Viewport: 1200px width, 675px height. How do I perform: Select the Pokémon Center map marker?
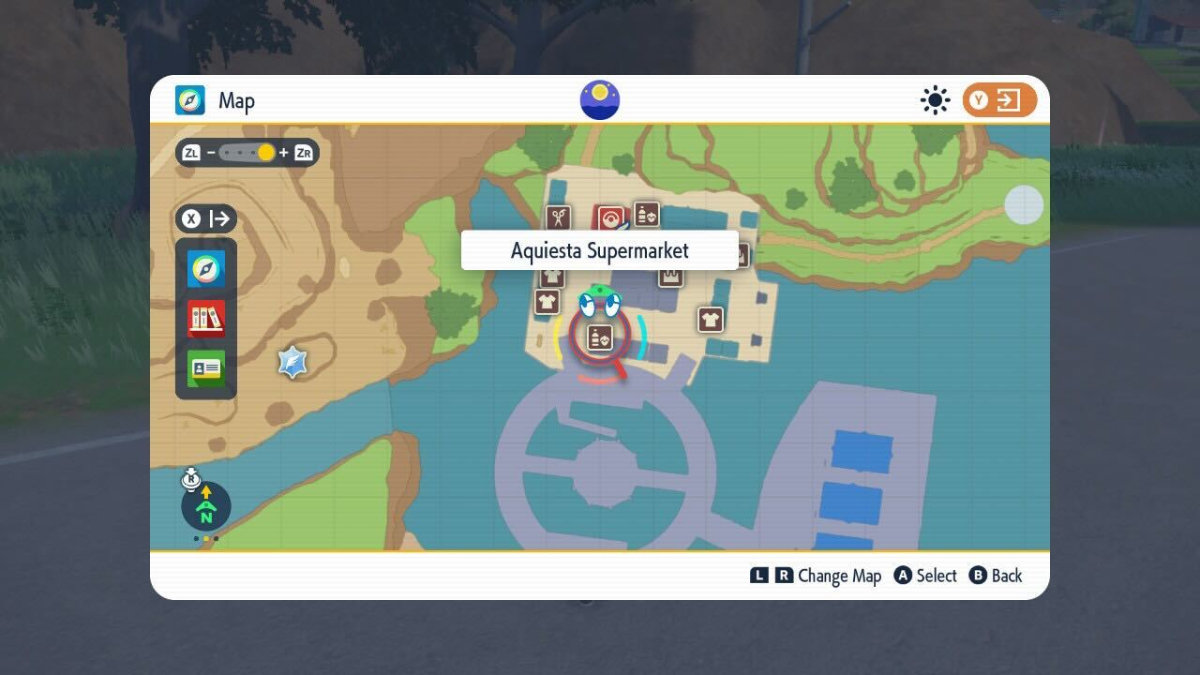(609, 216)
